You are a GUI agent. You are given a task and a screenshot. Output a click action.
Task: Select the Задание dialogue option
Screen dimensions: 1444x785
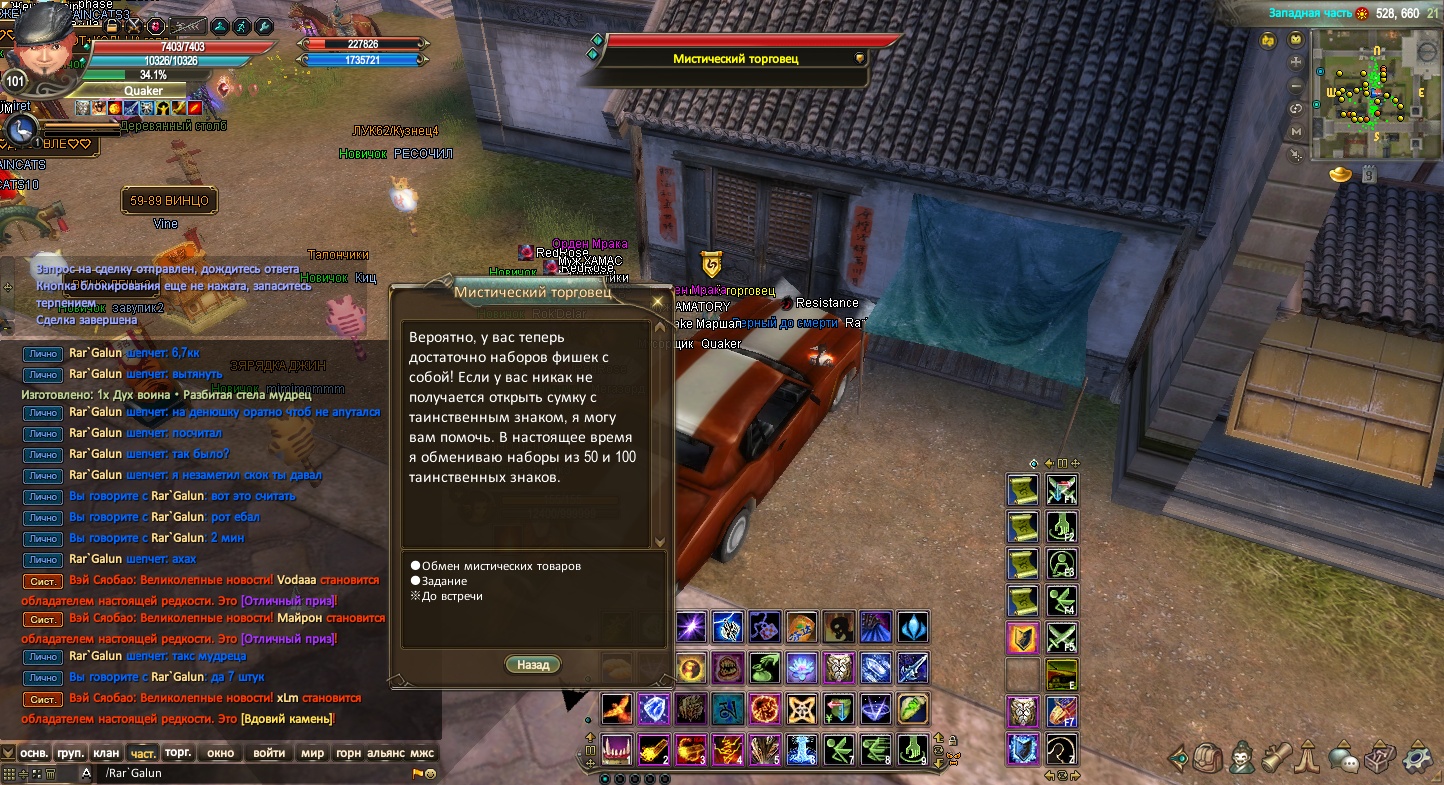[444, 581]
